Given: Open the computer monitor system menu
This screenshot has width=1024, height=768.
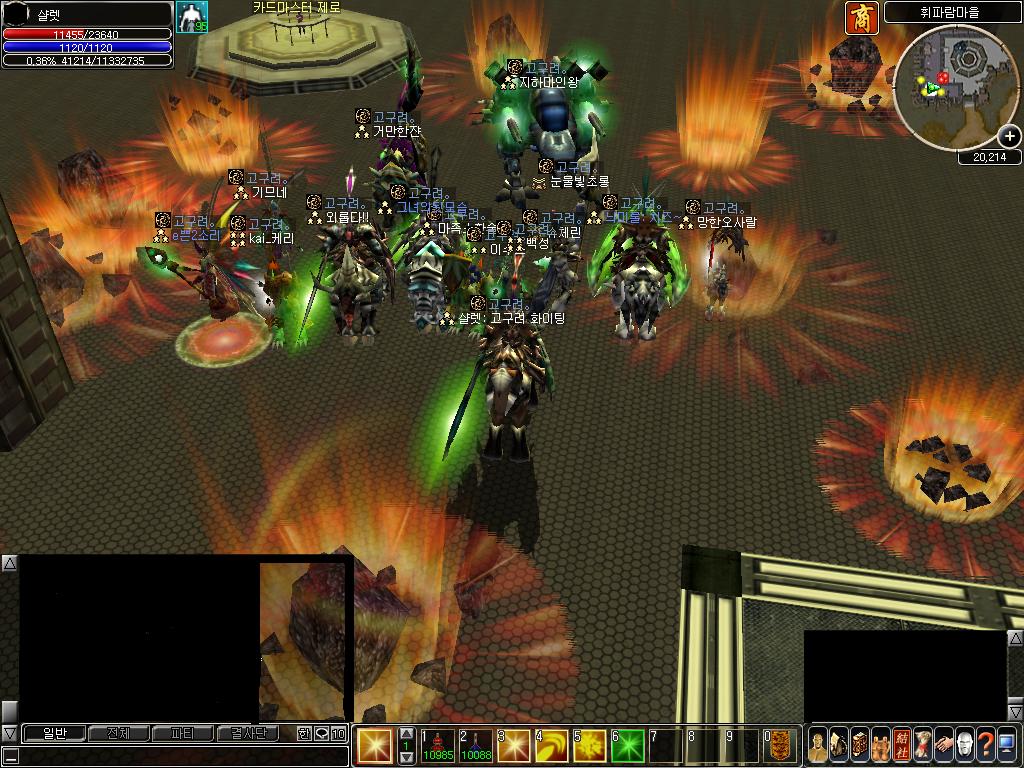Looking at the screenshot, I should coord(1007,744).
